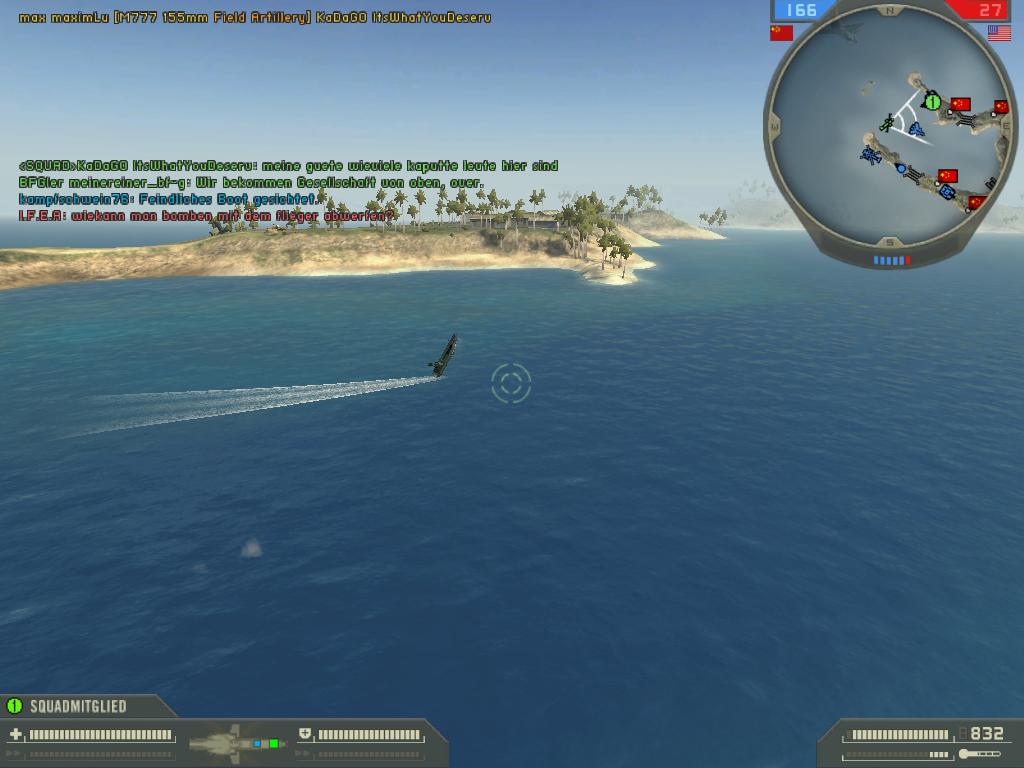The height and width of the screenshot is (768, 1024).
Task: Select the green squad leader marker on minimap
Action: tap(932, 101)
